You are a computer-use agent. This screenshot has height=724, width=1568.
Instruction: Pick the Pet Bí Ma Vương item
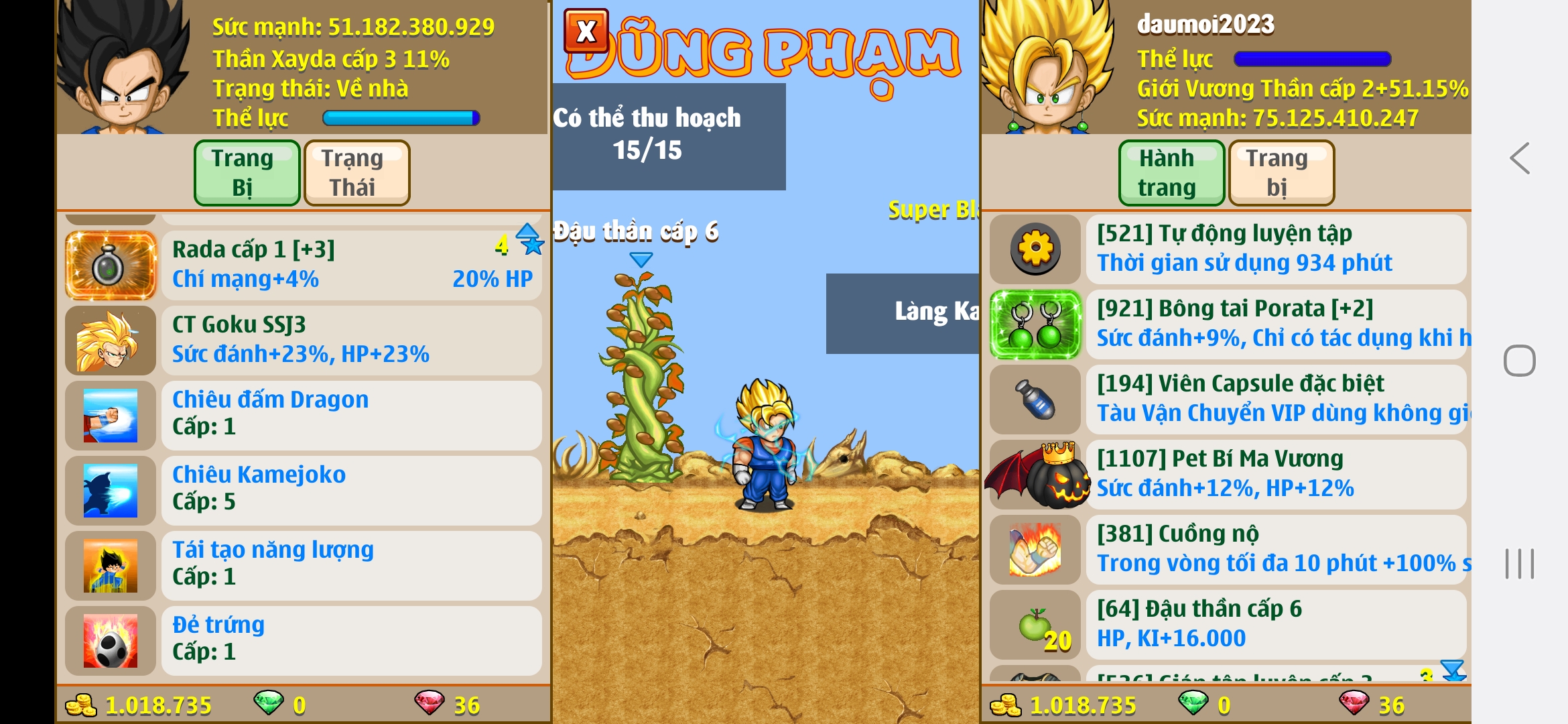pos(1275,474)
